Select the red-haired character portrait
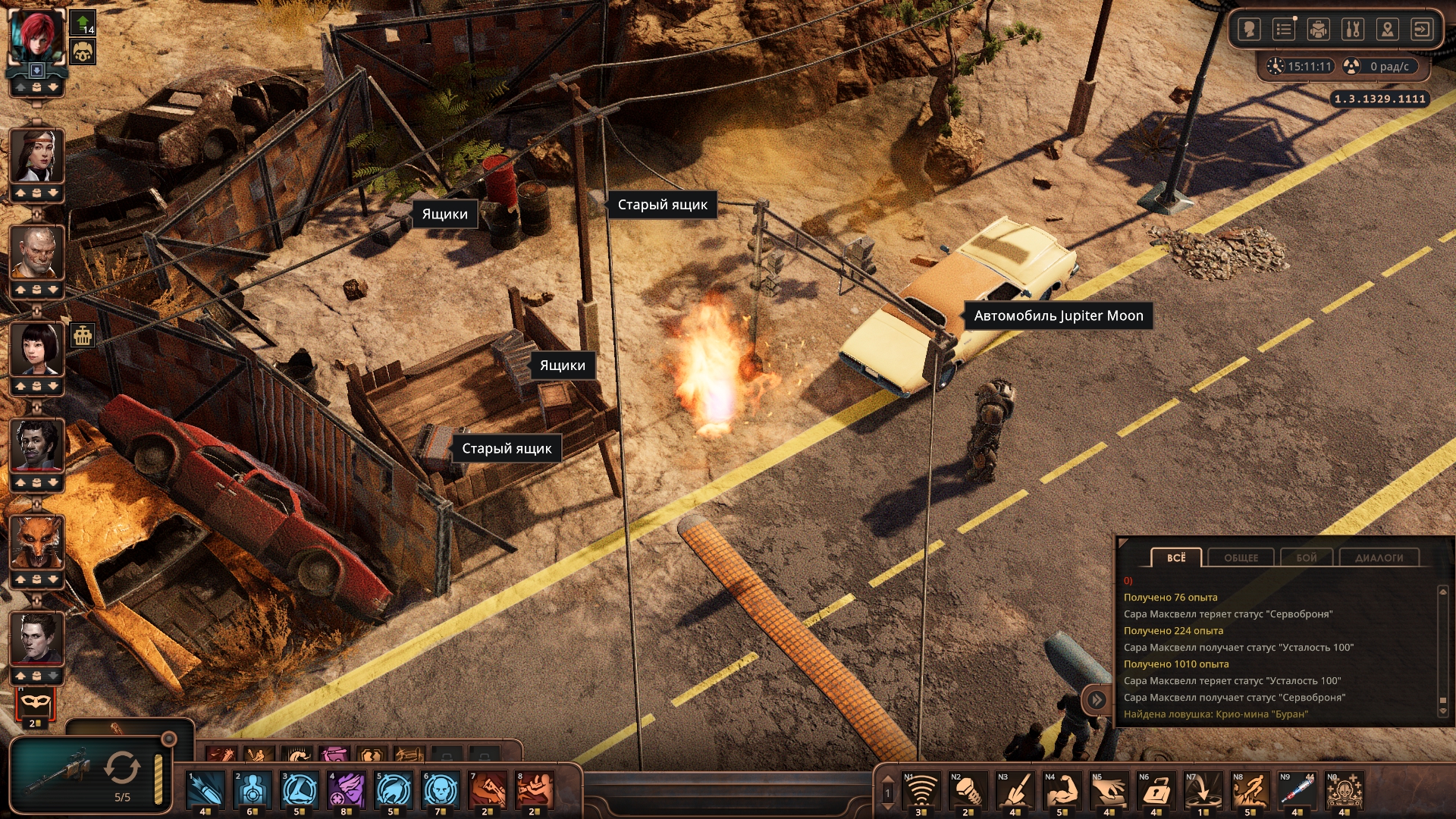1456x819 pixels. click(36, 36)
